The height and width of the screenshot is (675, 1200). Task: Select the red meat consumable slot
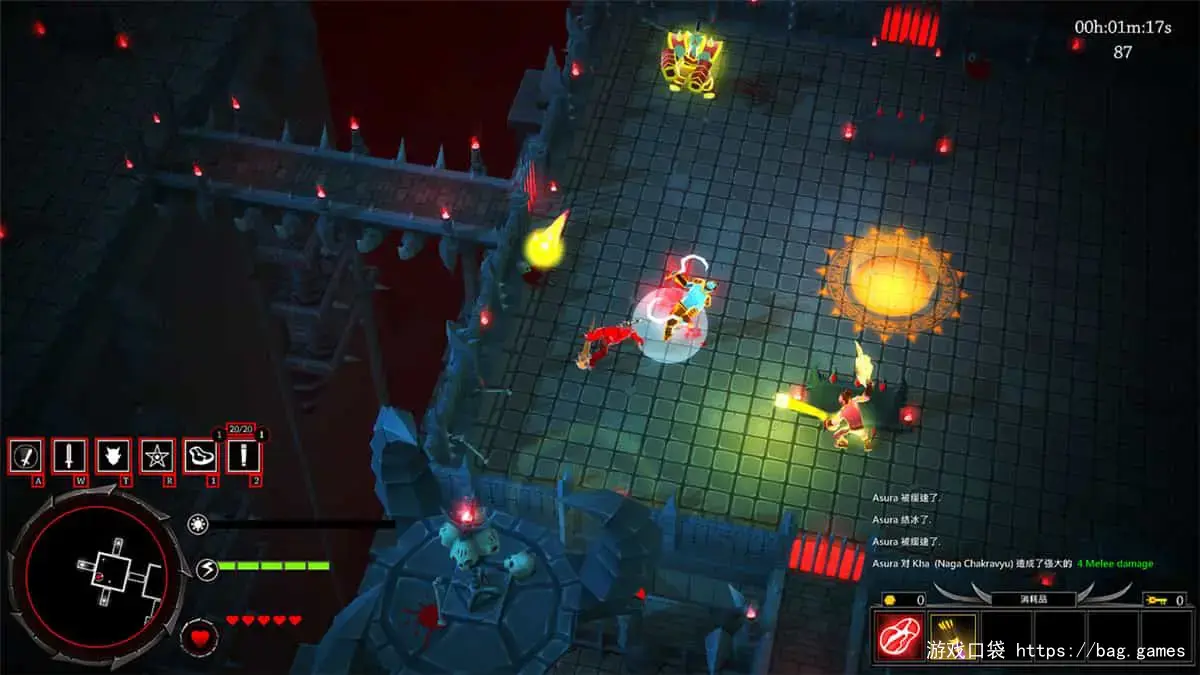pos(900,636)
